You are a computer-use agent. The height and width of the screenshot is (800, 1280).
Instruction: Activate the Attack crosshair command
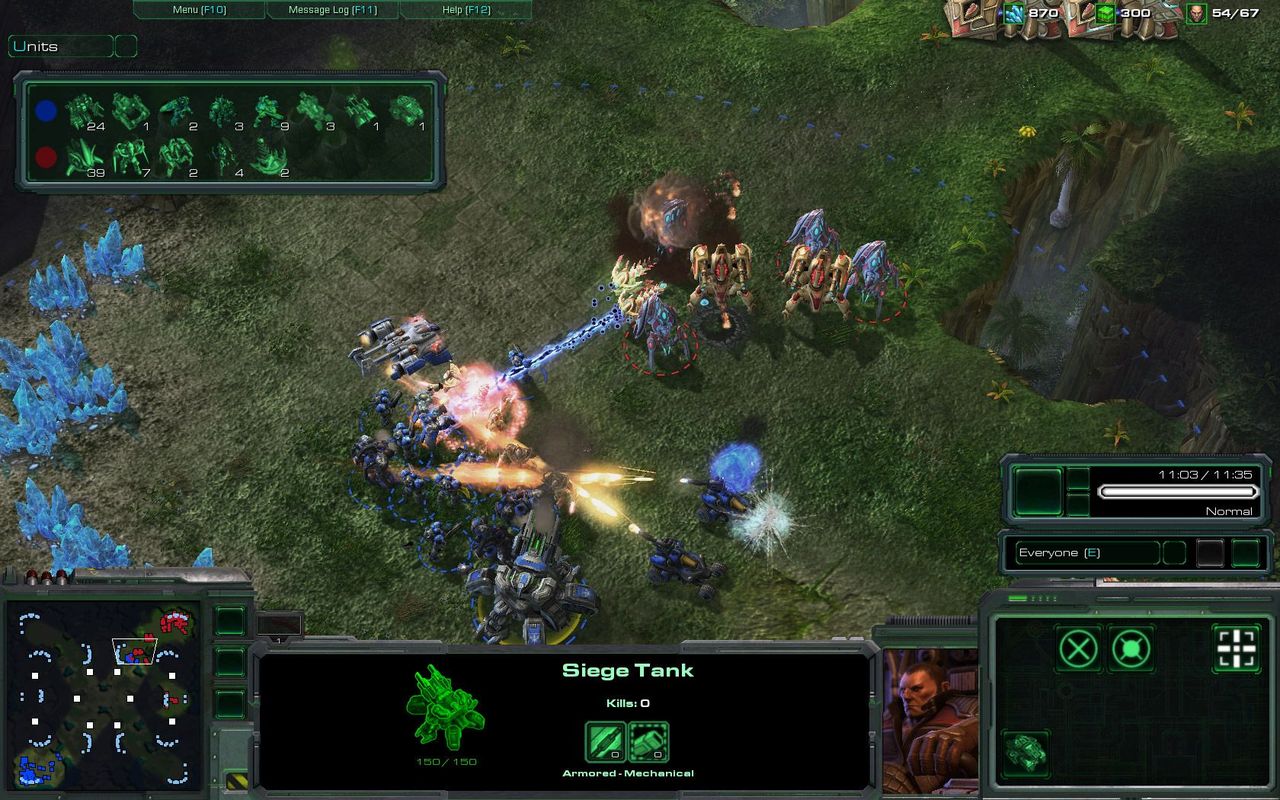[1236, 649]
